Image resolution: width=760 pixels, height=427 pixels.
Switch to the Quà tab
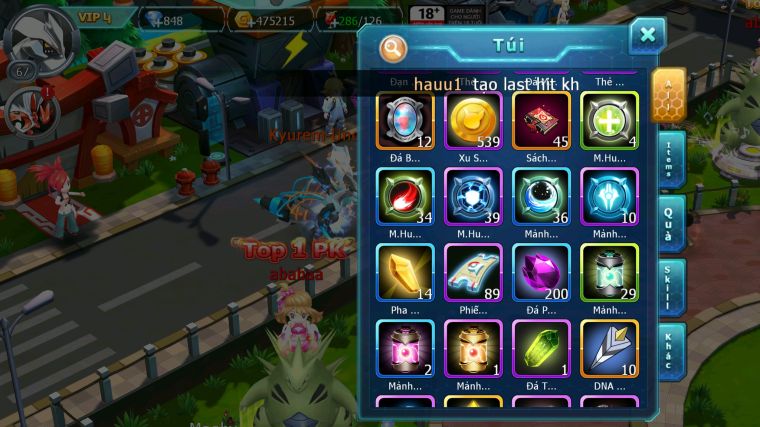pos(671,224)
